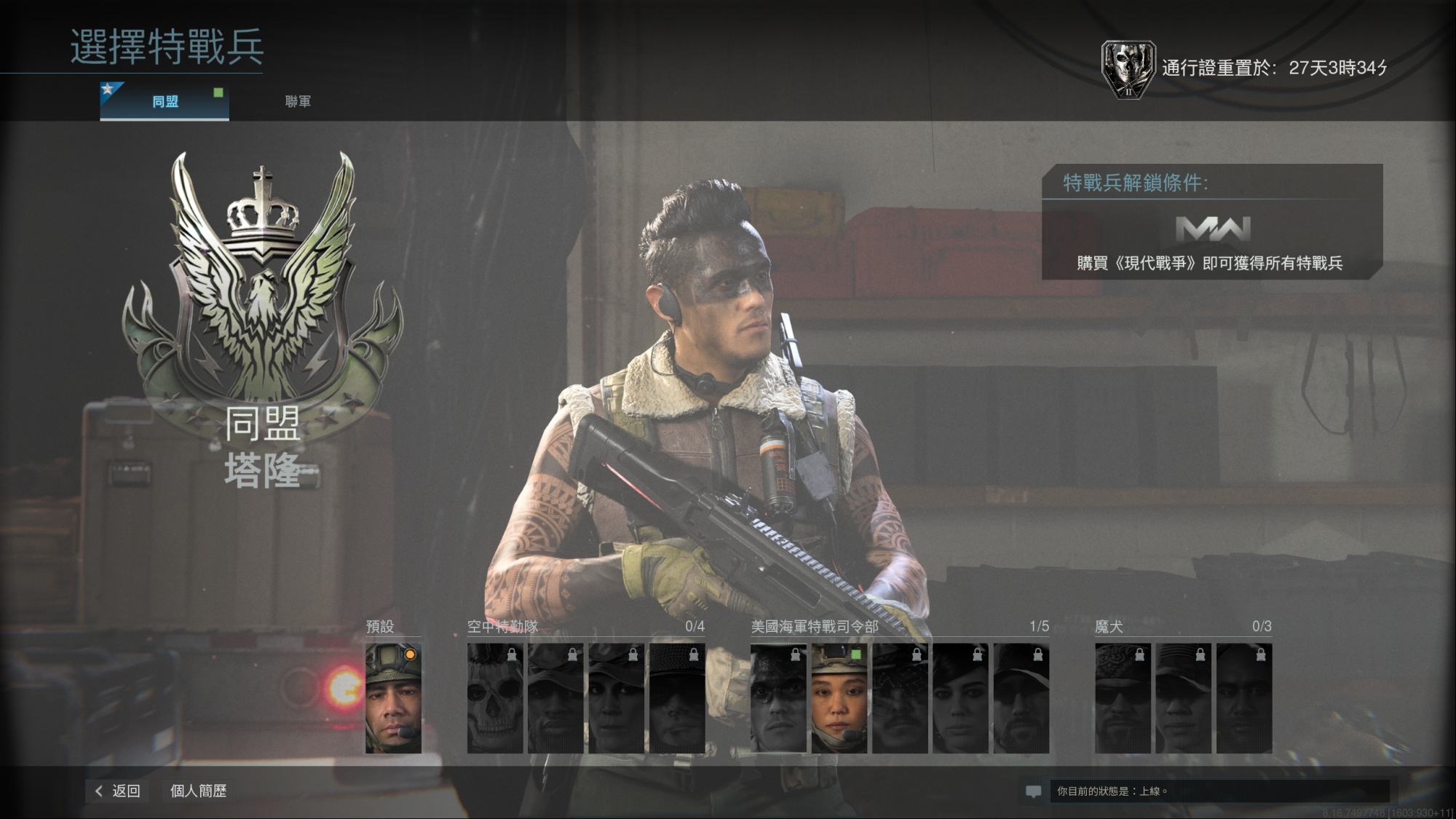
Task: Open the chat speech bubble icon
Action: tap(1033, 791)
